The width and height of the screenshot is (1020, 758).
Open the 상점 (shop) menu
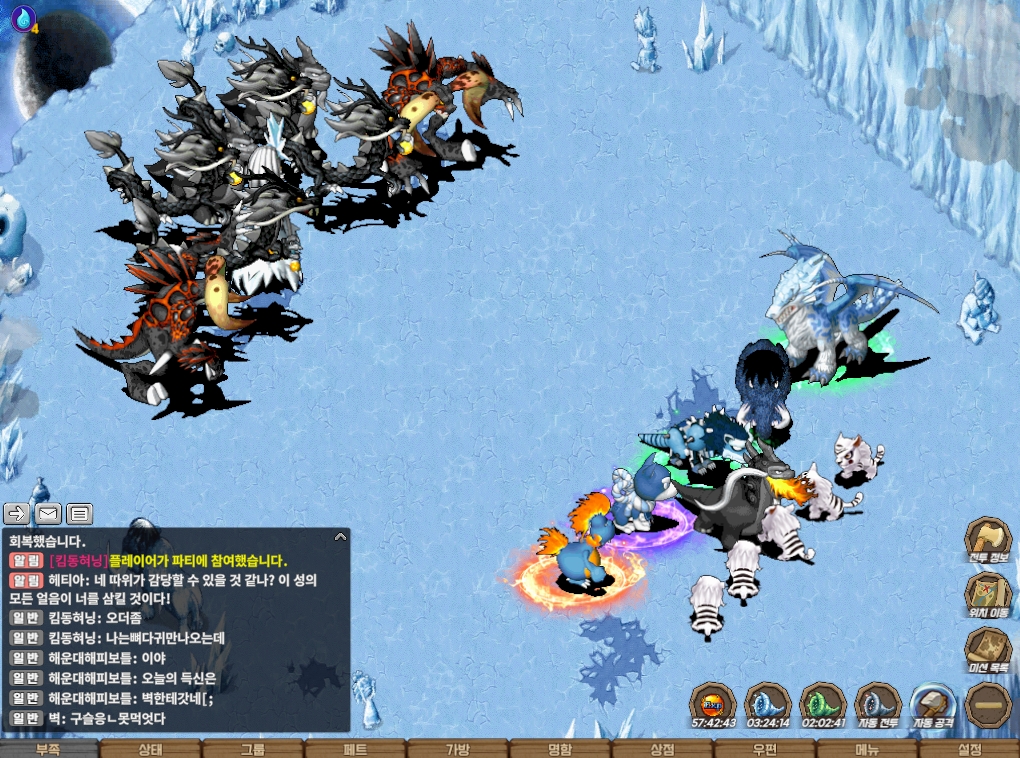pos(662,749)
